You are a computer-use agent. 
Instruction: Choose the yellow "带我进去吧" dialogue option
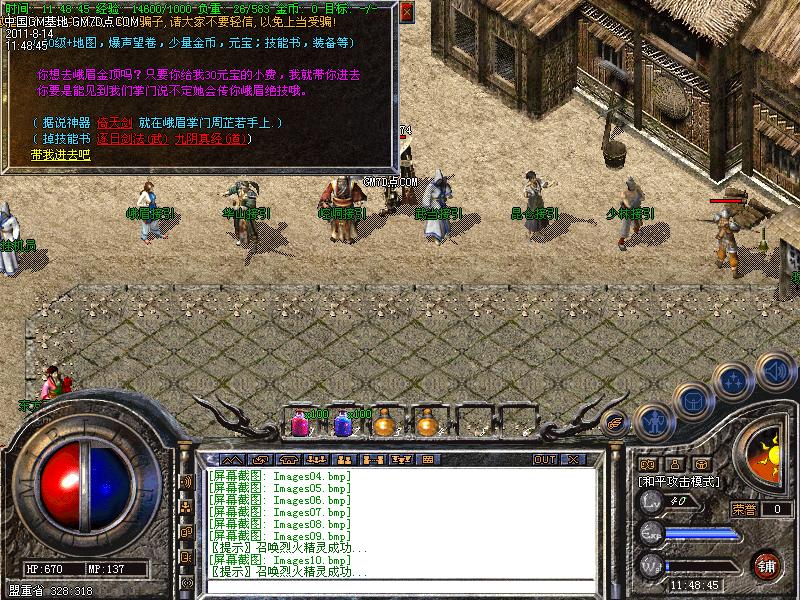(60, 155)
